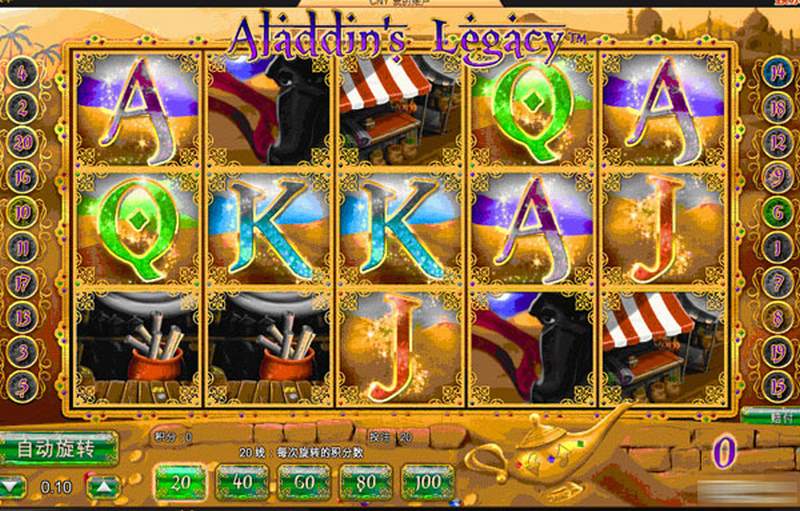800x511 pixels.
Task: Pick the 80 bet button
Action: (365, 482)
